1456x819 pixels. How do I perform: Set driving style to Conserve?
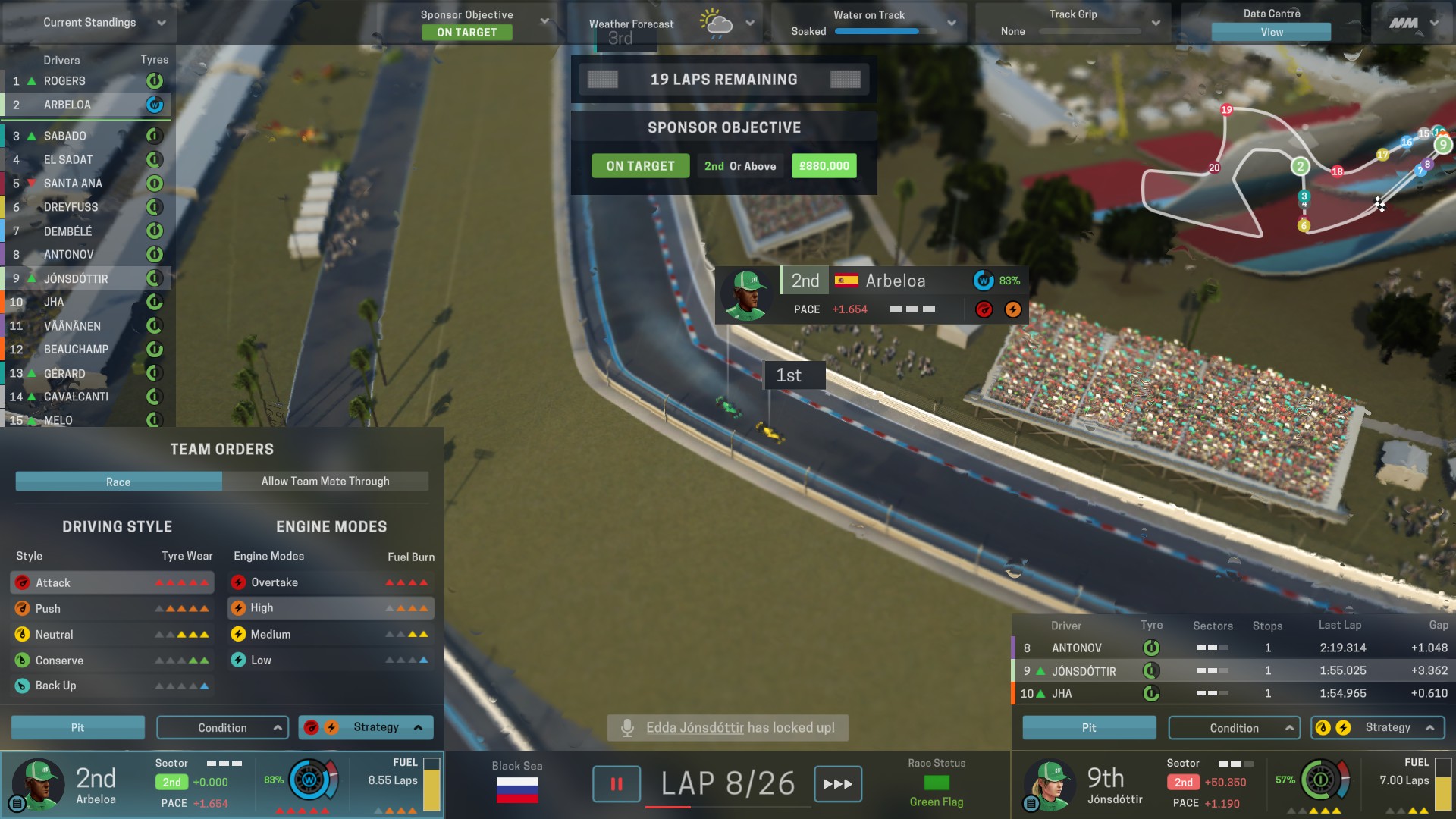[59, 661]
